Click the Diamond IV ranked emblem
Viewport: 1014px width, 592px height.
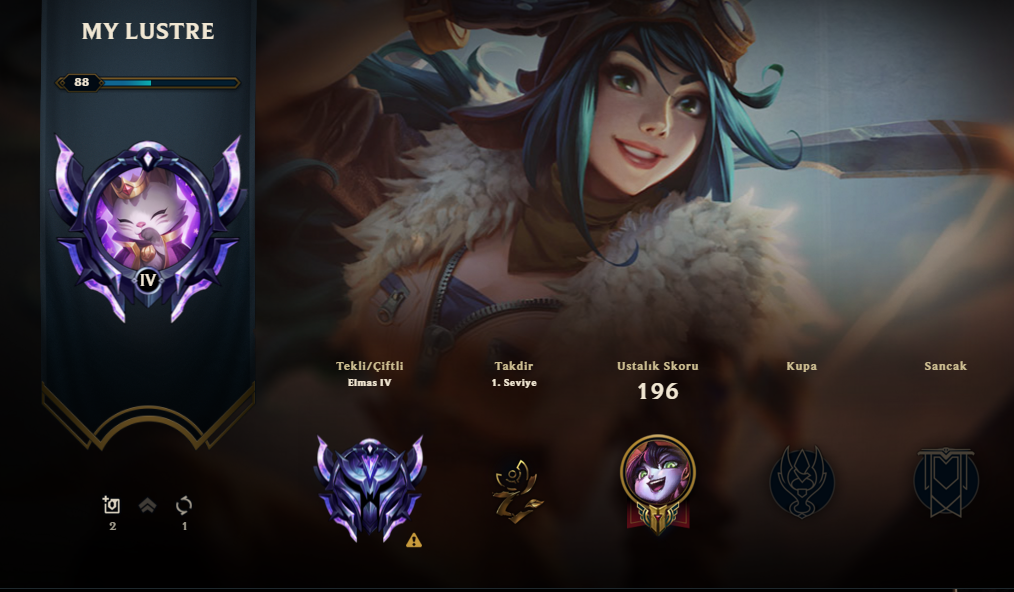369,488
